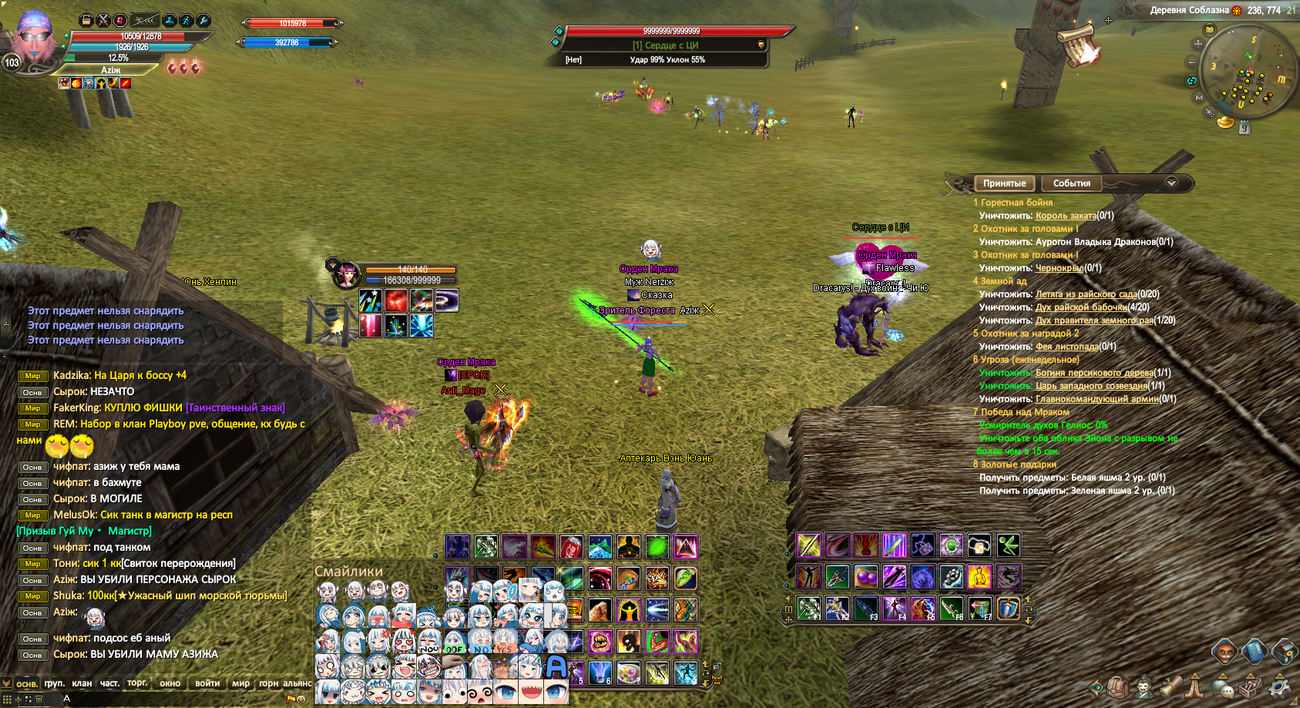Select the "торг." trade chat tab
Screen dimensions: 1300x708
pos(138,683)
